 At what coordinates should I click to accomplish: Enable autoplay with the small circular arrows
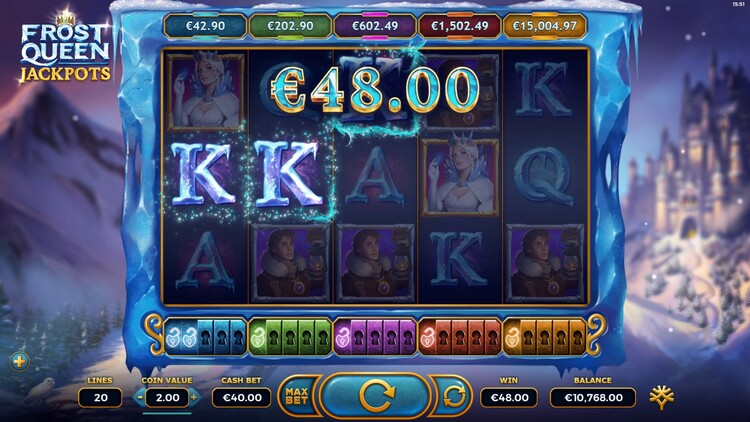coord(455,396)
